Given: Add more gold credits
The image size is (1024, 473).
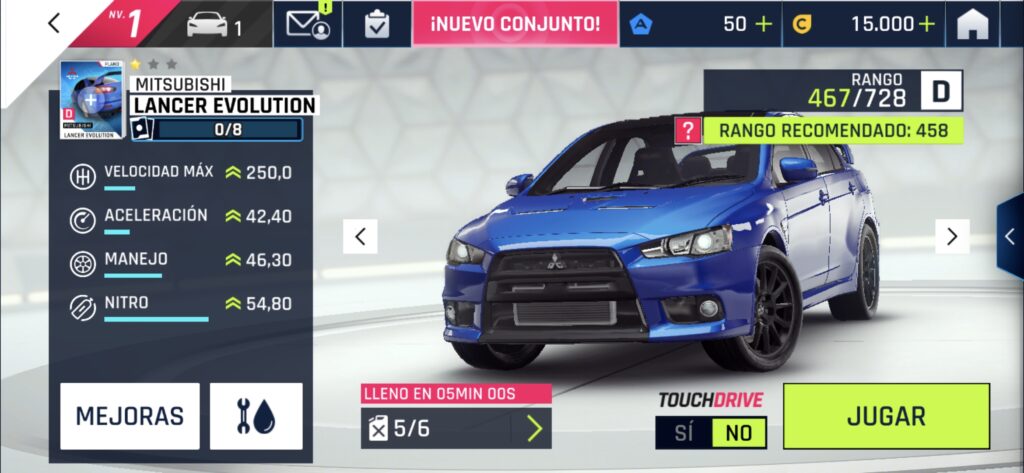Looking at the screenshot, I should [927, 25].
